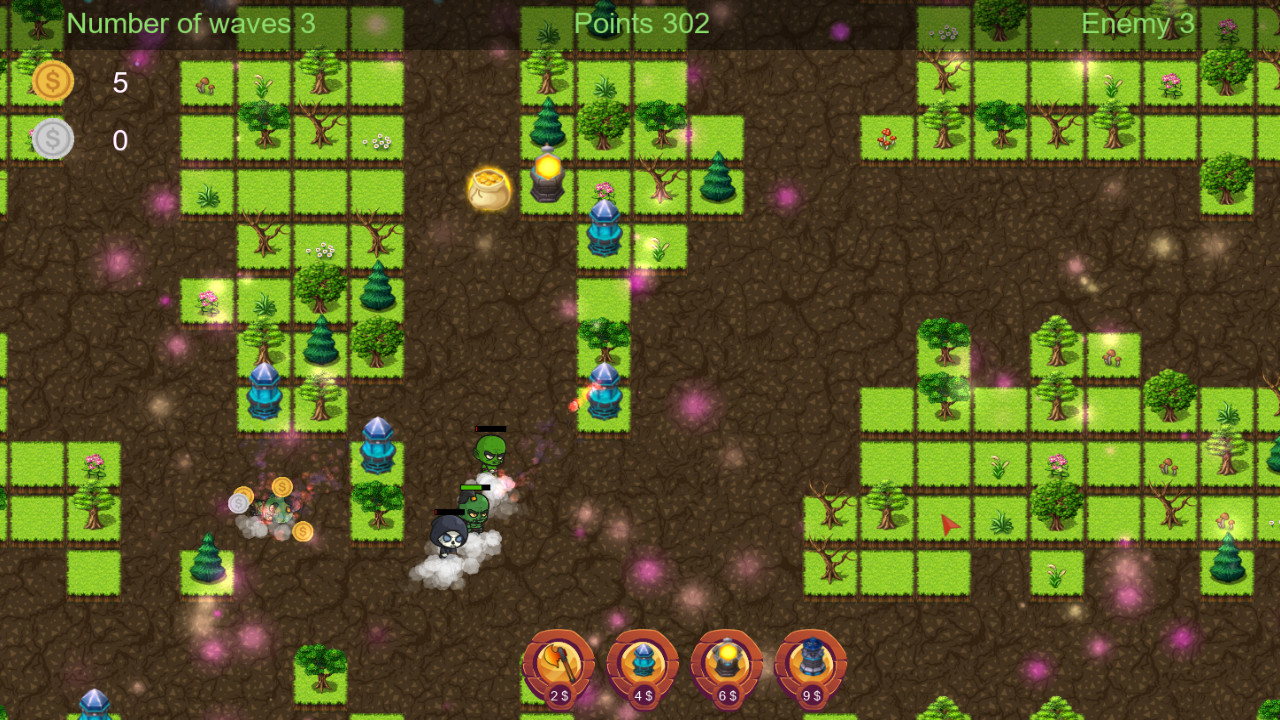Click the Enemy 3 counter
Viewport: 1280px width, 720px height.
coord(1137,22)
